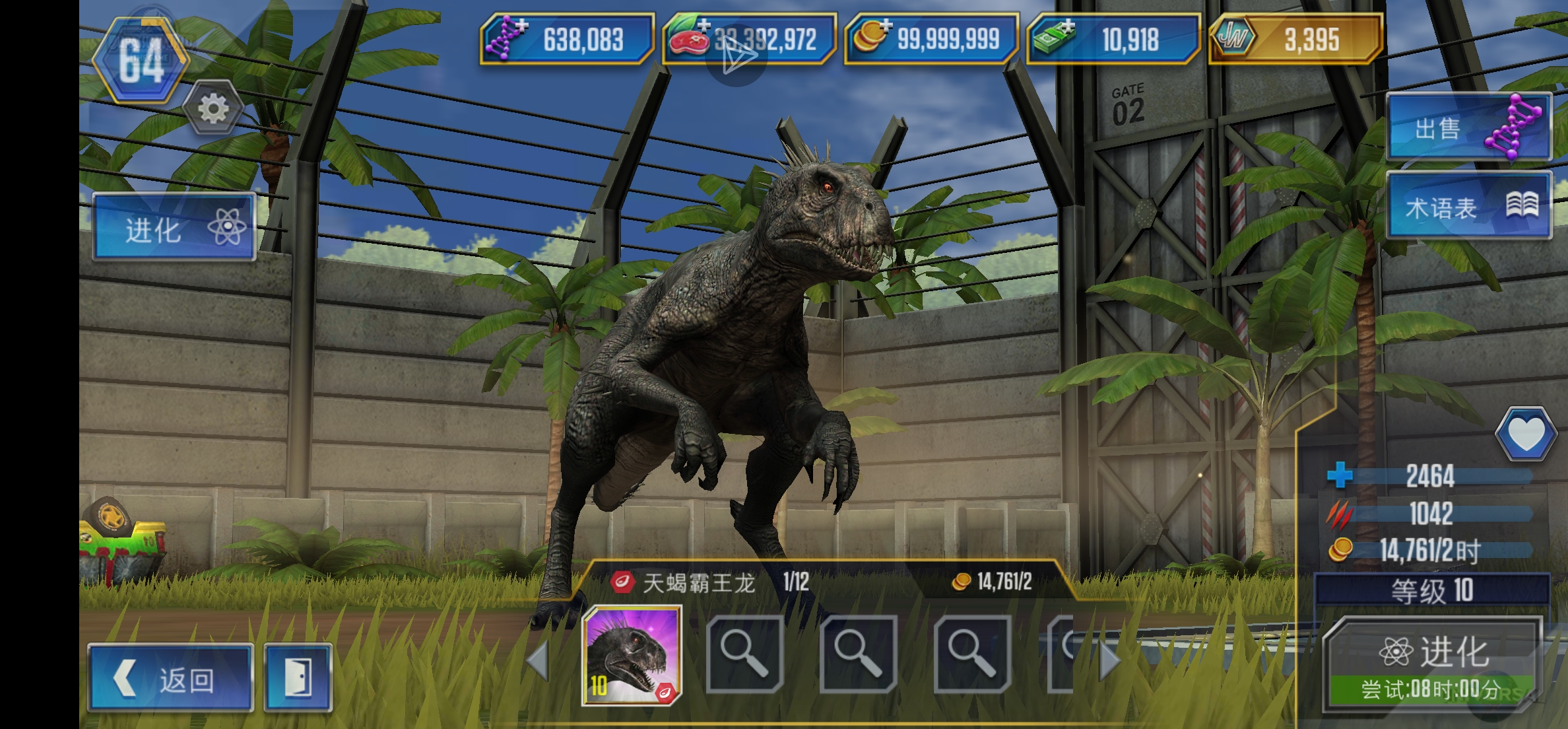
Task: Open the JW loyalty points counter
Action: [x=1295, y=39]
